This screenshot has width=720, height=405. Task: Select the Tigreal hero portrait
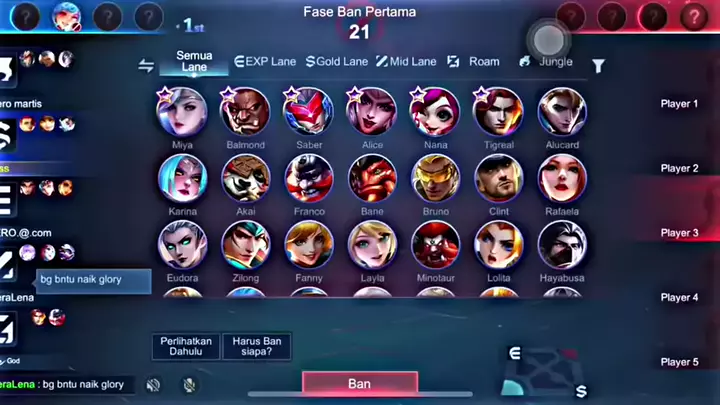[x=498, y=111]
